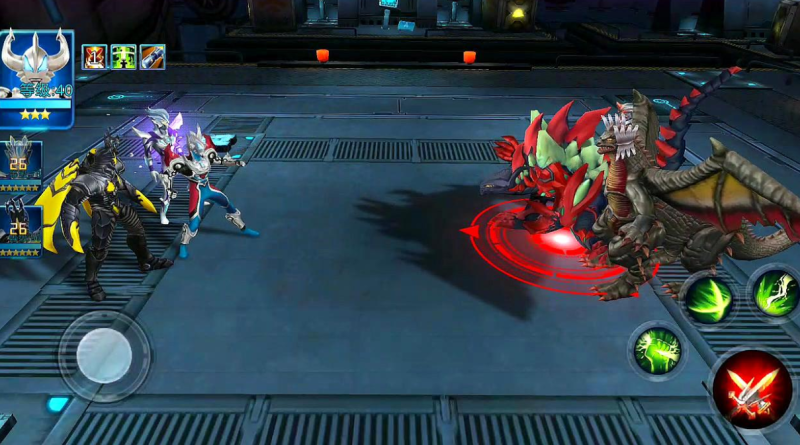
Task: Trigger the green lightning strike skill
Action: [x=774, y=293]
